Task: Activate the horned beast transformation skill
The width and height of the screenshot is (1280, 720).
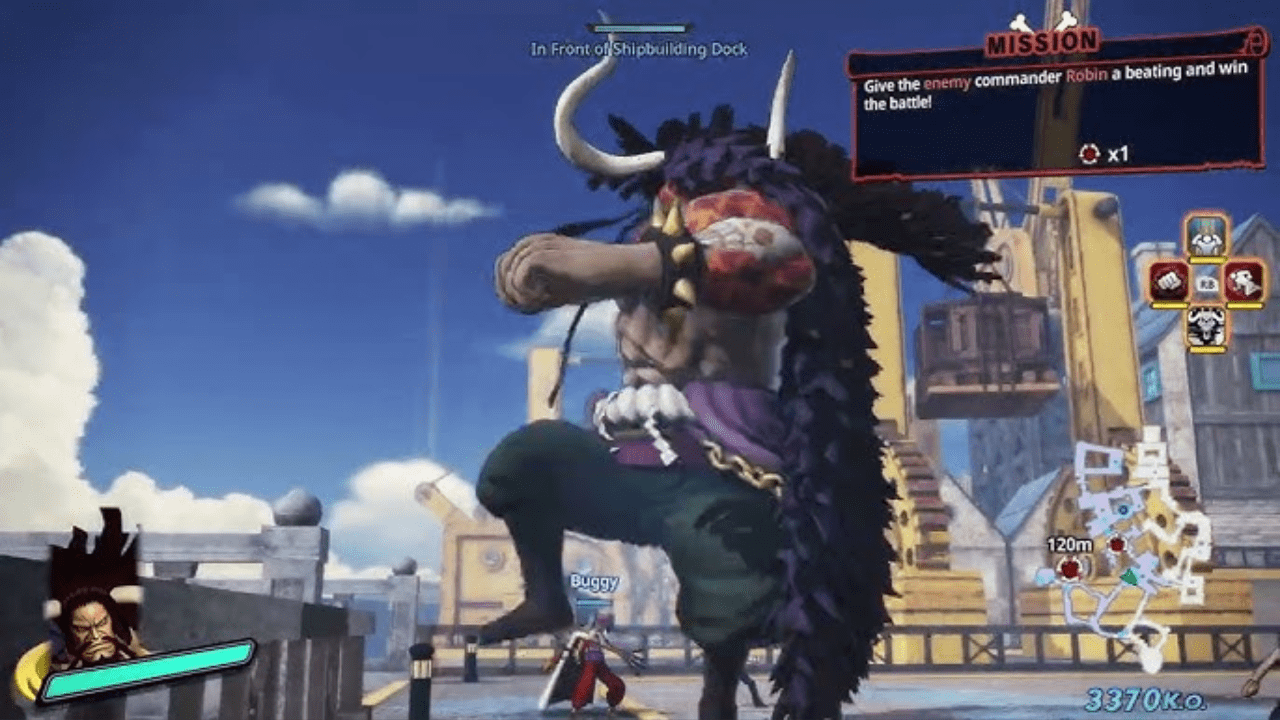Action: (1206, 326)
